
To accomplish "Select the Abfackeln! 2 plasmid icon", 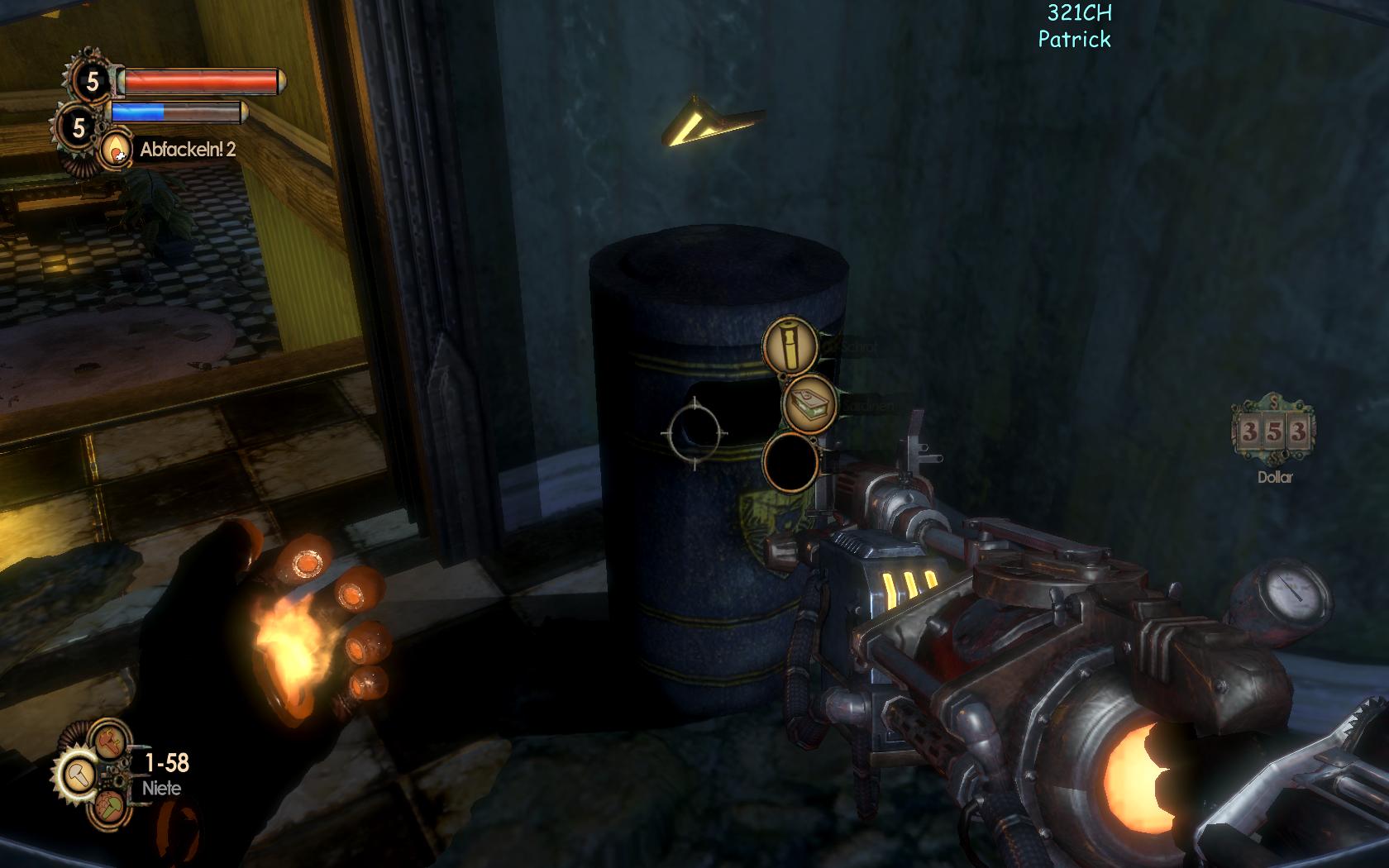I will [x=117, y=150].
